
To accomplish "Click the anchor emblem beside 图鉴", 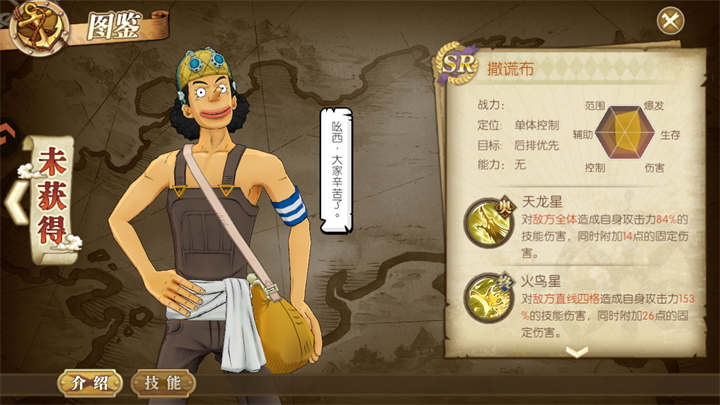I will [x=37, y=25].
